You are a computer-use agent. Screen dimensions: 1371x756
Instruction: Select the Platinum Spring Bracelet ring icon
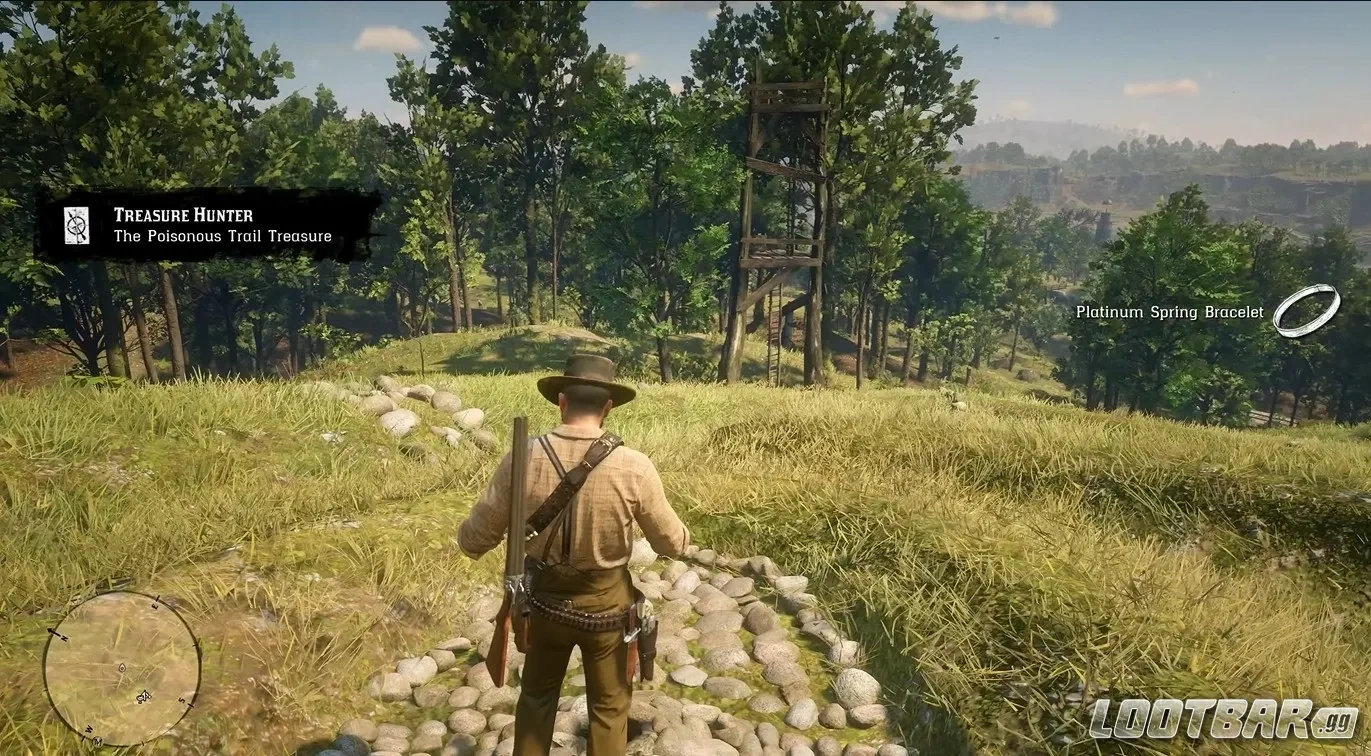click(x=1305, y=310)
